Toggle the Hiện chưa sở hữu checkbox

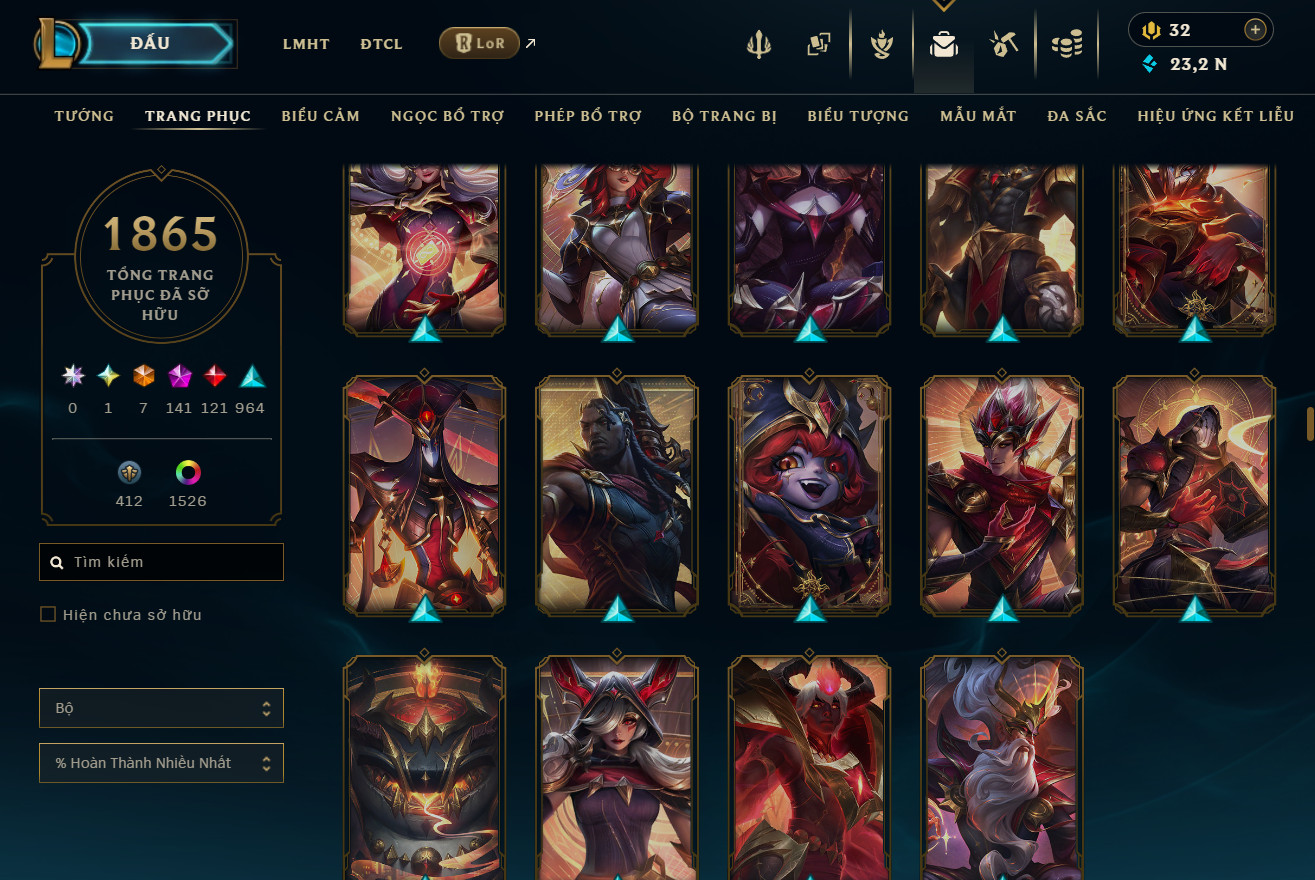tap(48, 614)
